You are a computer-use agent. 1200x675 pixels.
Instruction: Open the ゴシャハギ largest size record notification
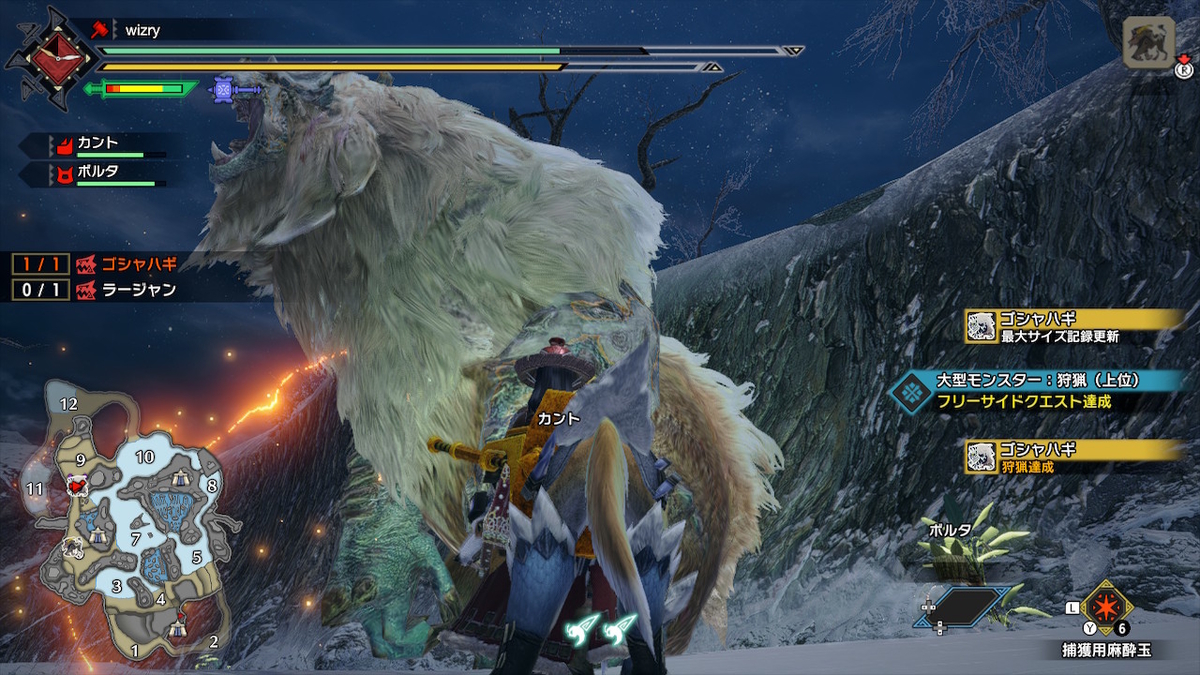click(1073, 327)
